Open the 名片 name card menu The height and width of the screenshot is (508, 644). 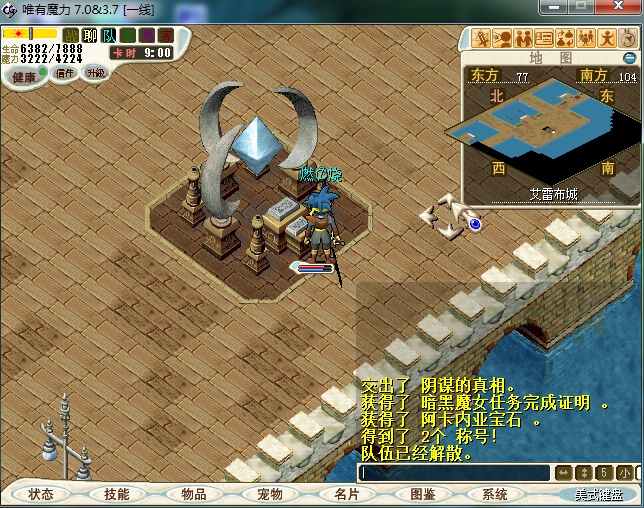(346, 494)
